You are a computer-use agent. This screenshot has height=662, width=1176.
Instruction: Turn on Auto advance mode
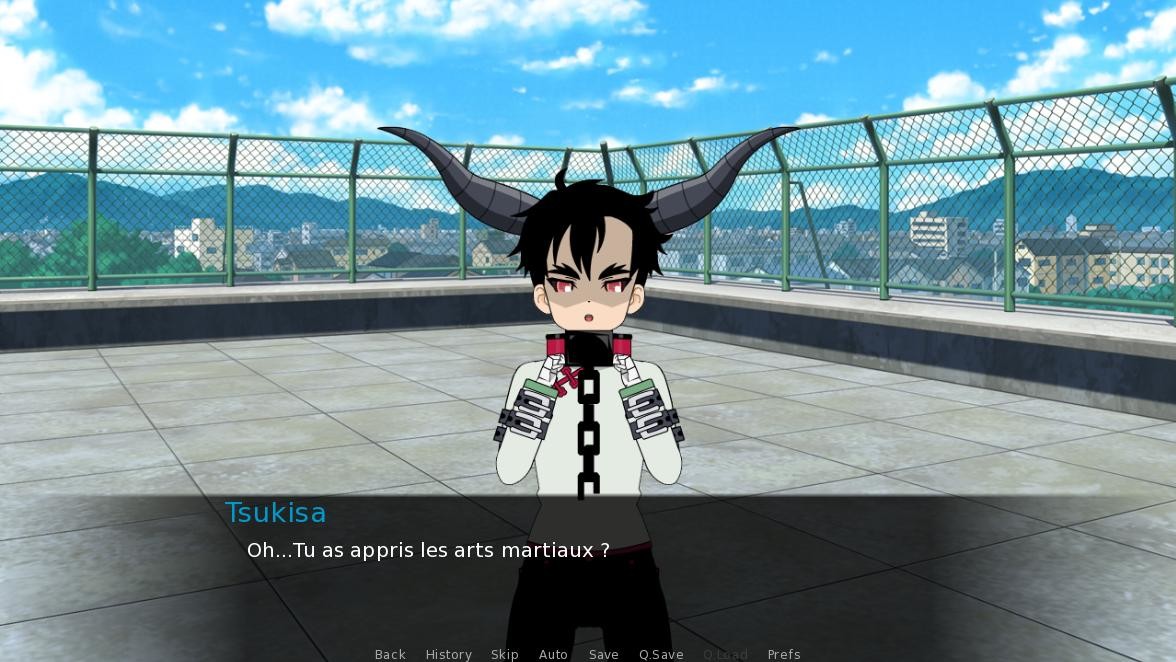click(553, 654)
